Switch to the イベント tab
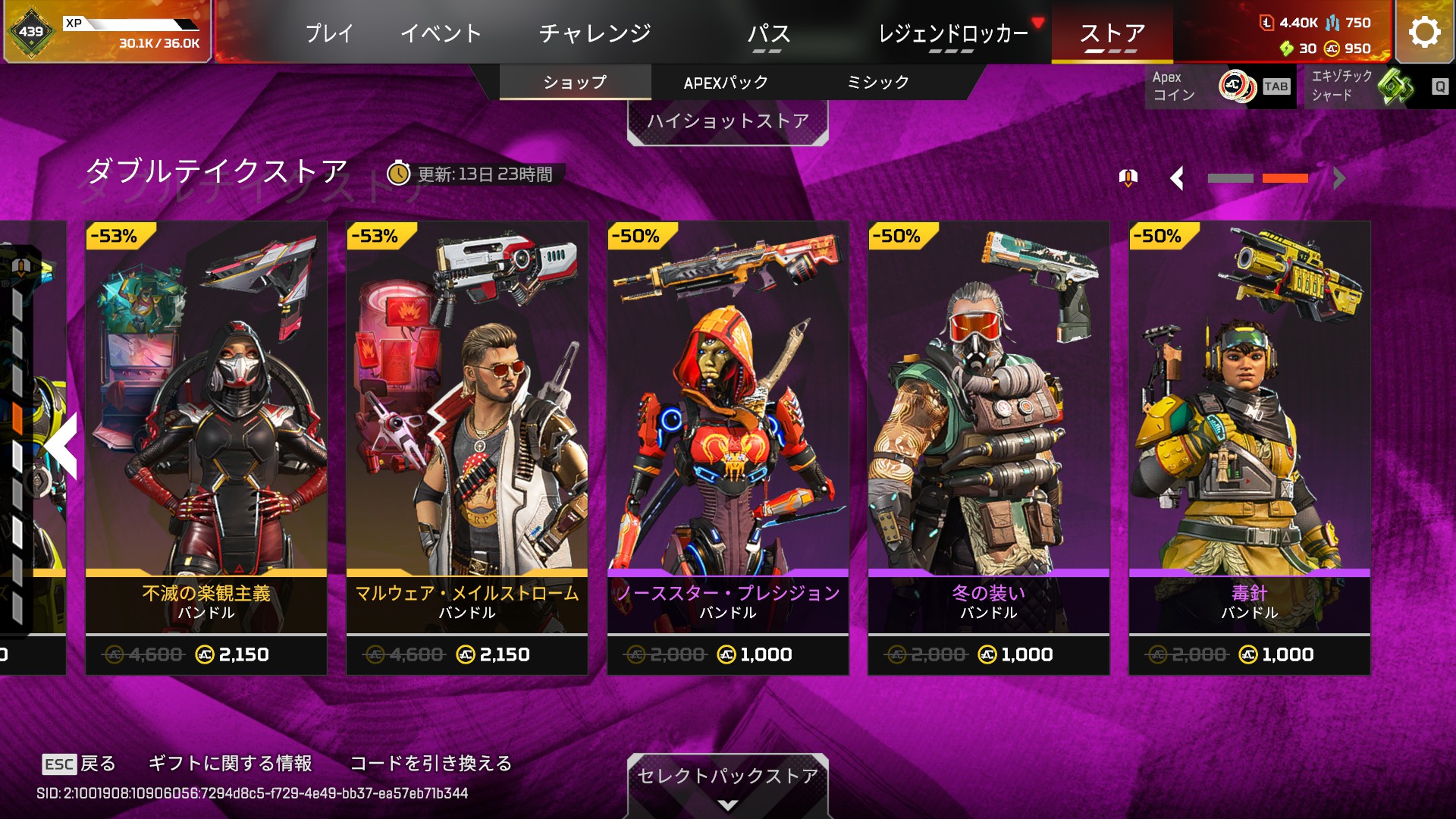 (x=441, y=33)
